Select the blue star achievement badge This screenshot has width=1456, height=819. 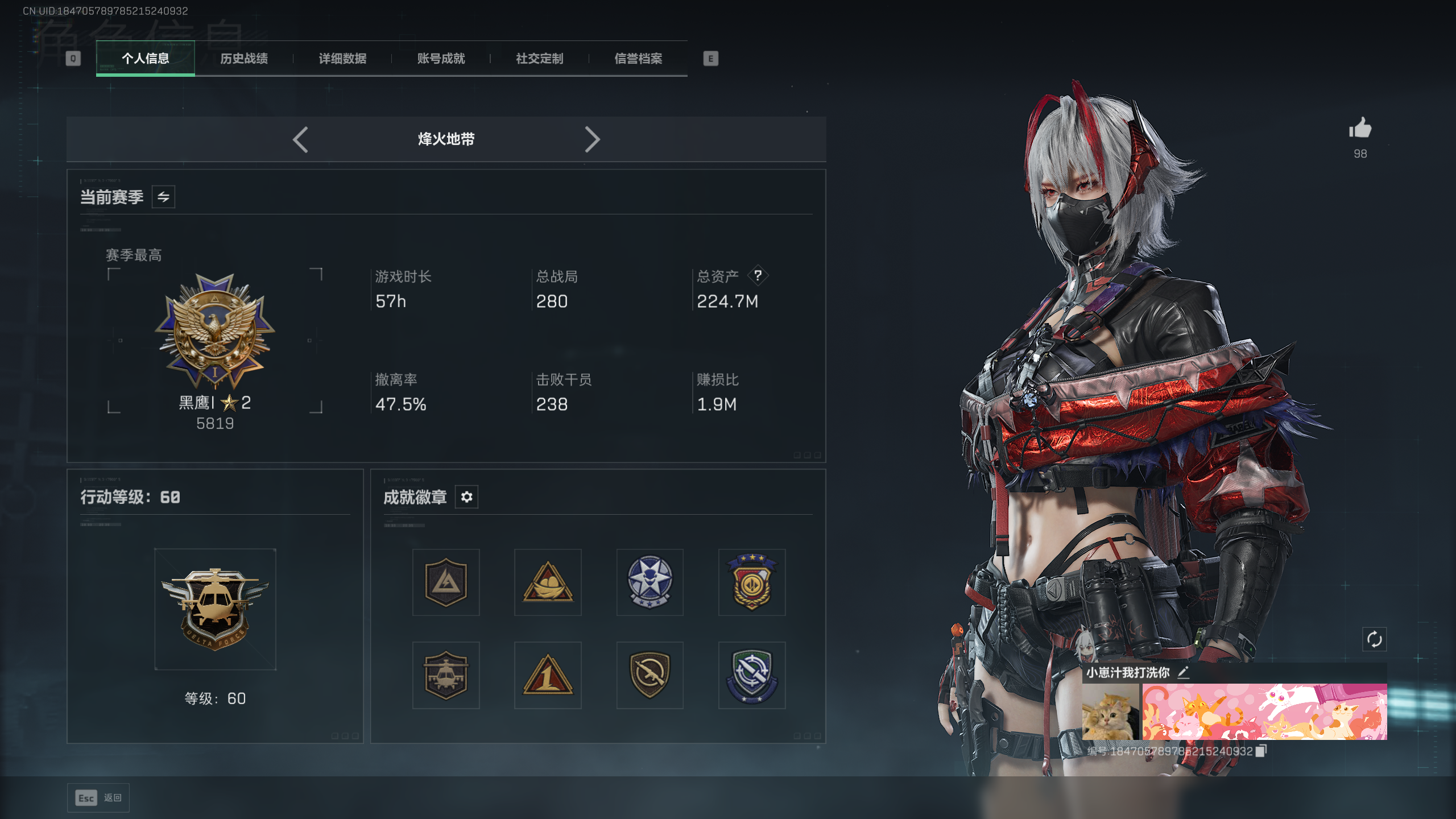click(x=650, y=582)
